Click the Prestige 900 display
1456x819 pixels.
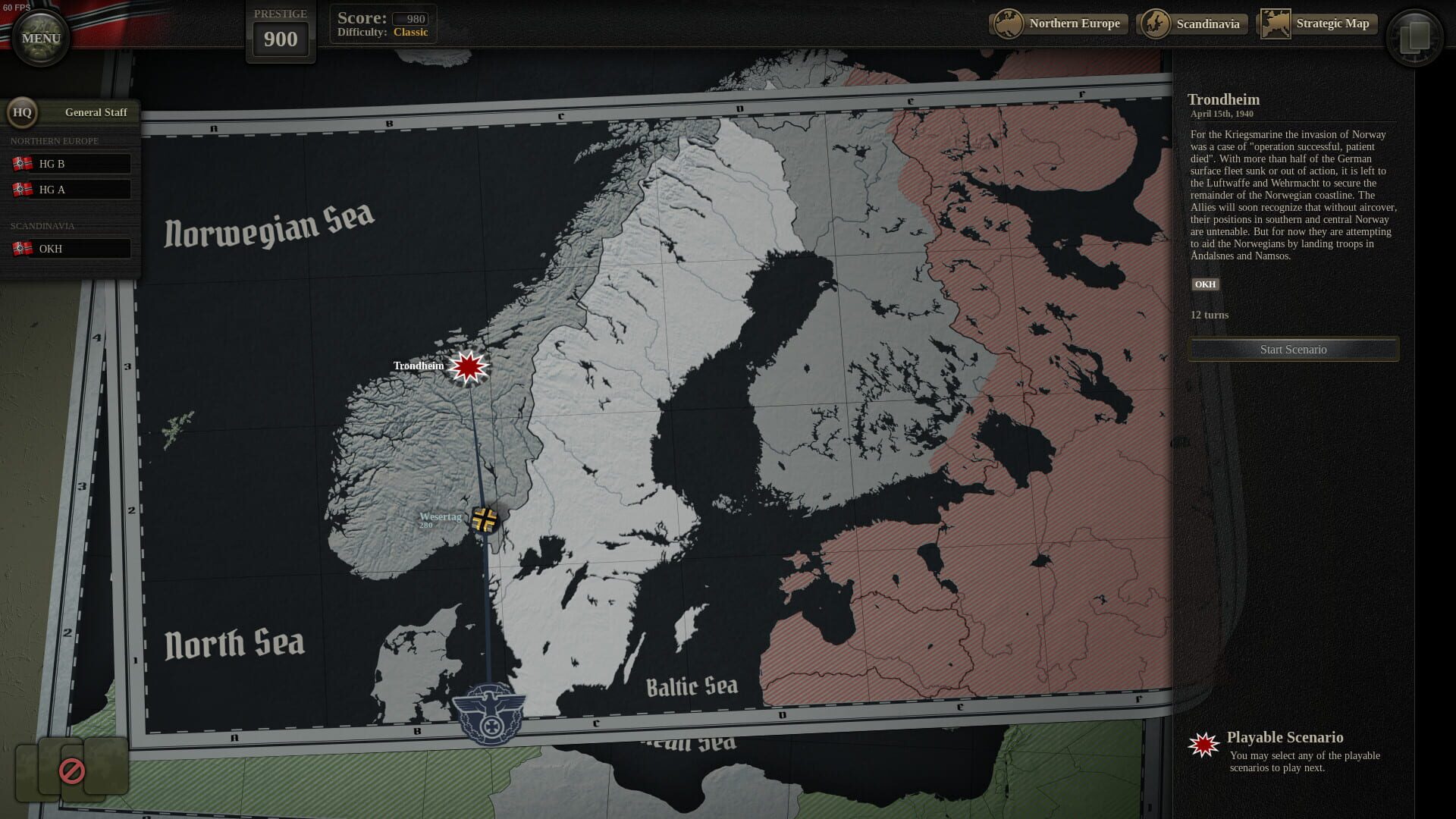coord(281,39)
